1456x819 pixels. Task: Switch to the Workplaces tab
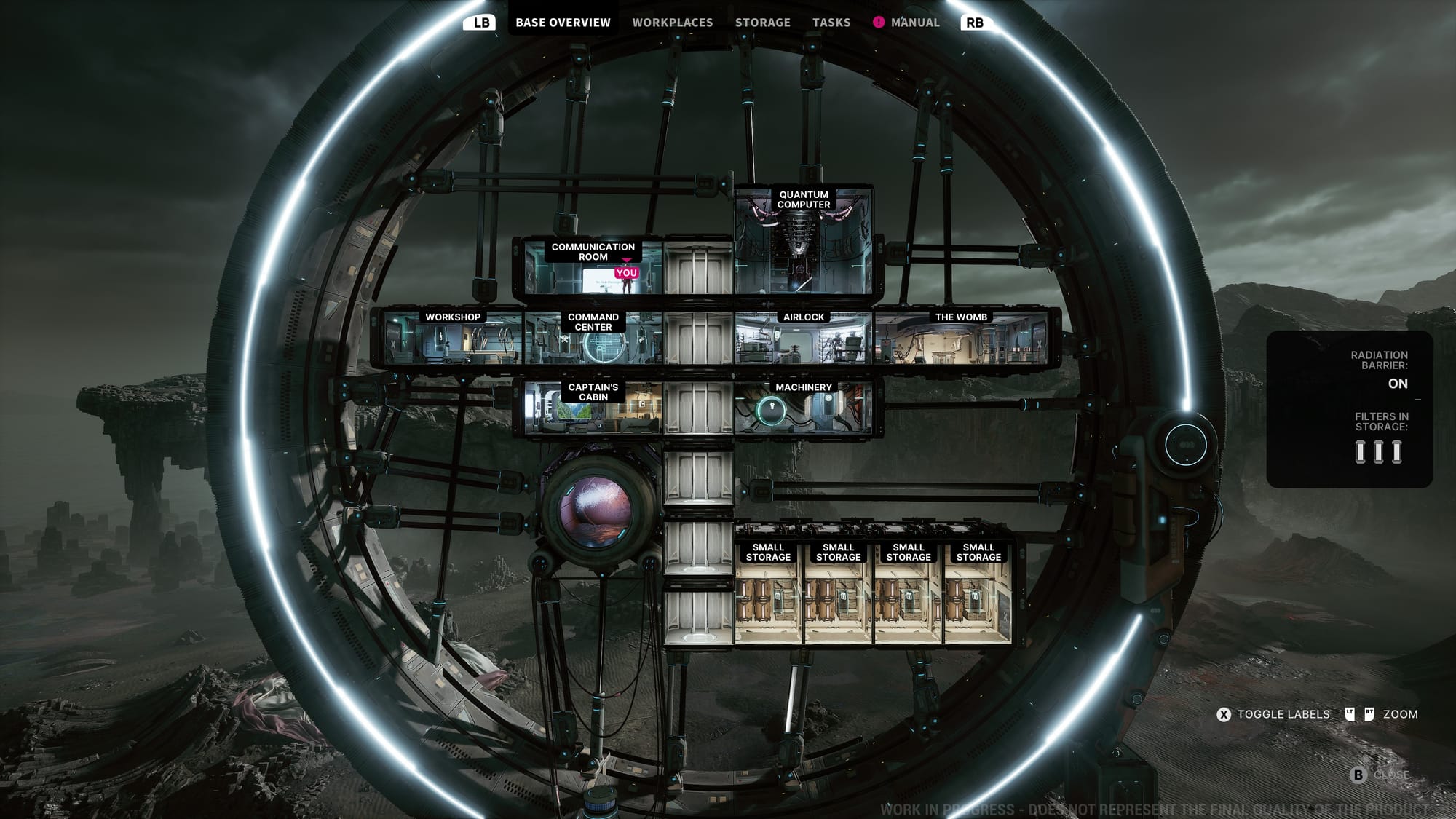[672, 23]
